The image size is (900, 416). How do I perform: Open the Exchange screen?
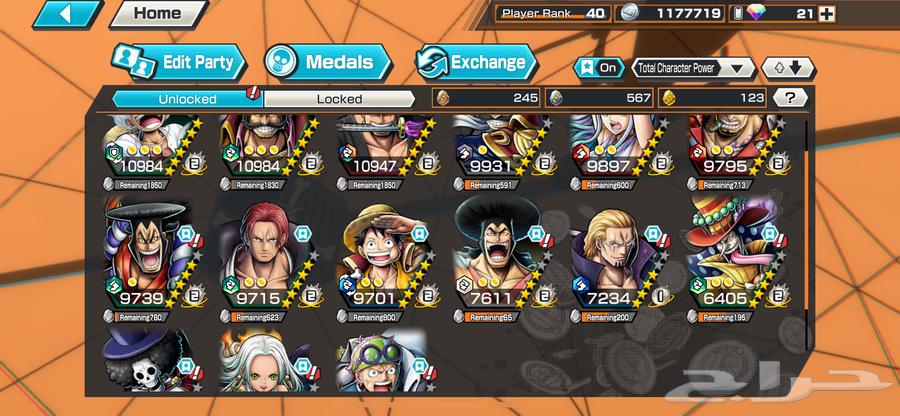point(474,62)
